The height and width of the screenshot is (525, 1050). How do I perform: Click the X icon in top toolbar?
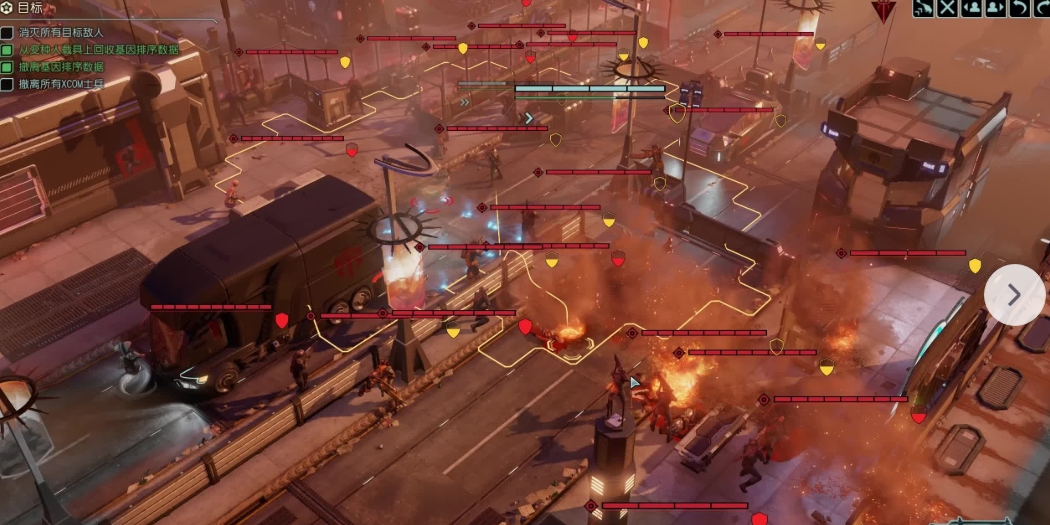tap(948, 8)
